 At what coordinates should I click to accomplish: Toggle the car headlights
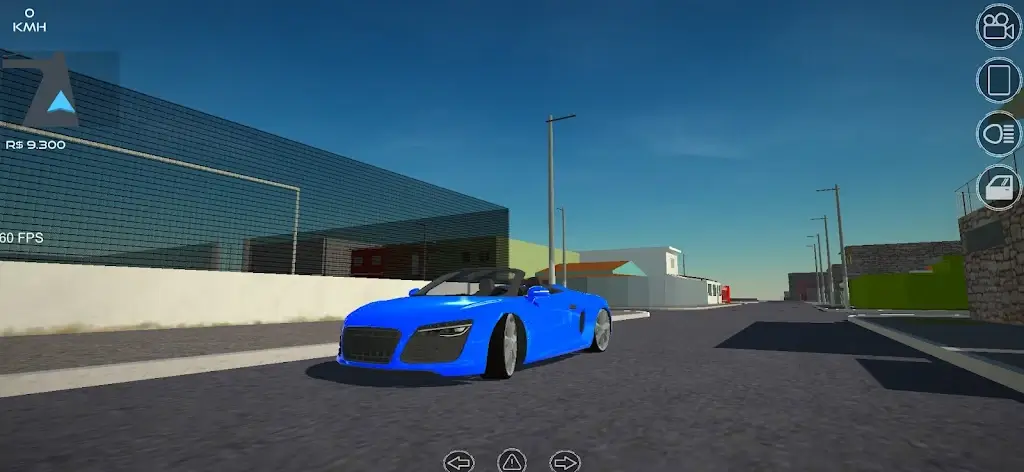998,134
